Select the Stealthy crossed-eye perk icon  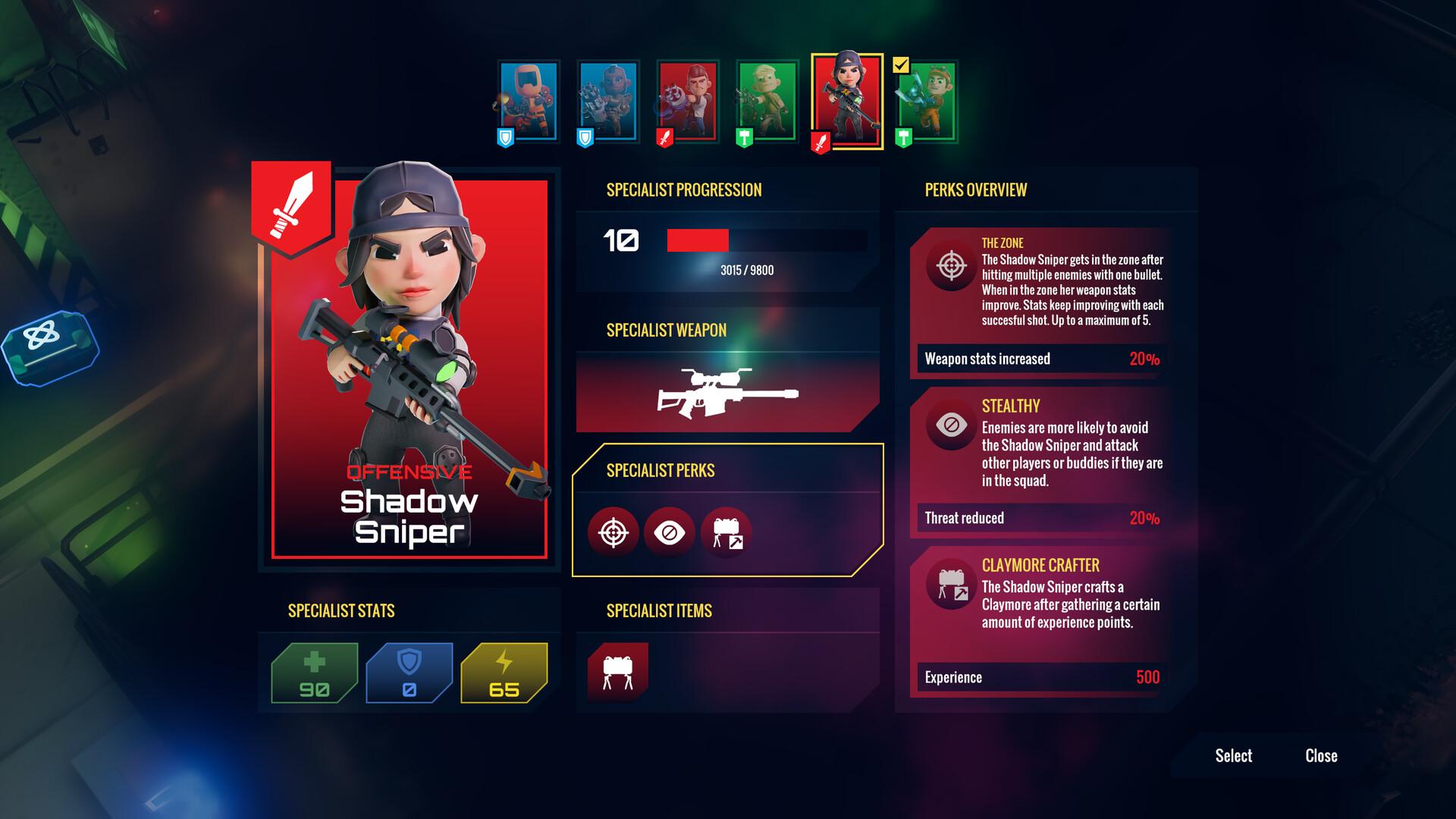(669, 533)
